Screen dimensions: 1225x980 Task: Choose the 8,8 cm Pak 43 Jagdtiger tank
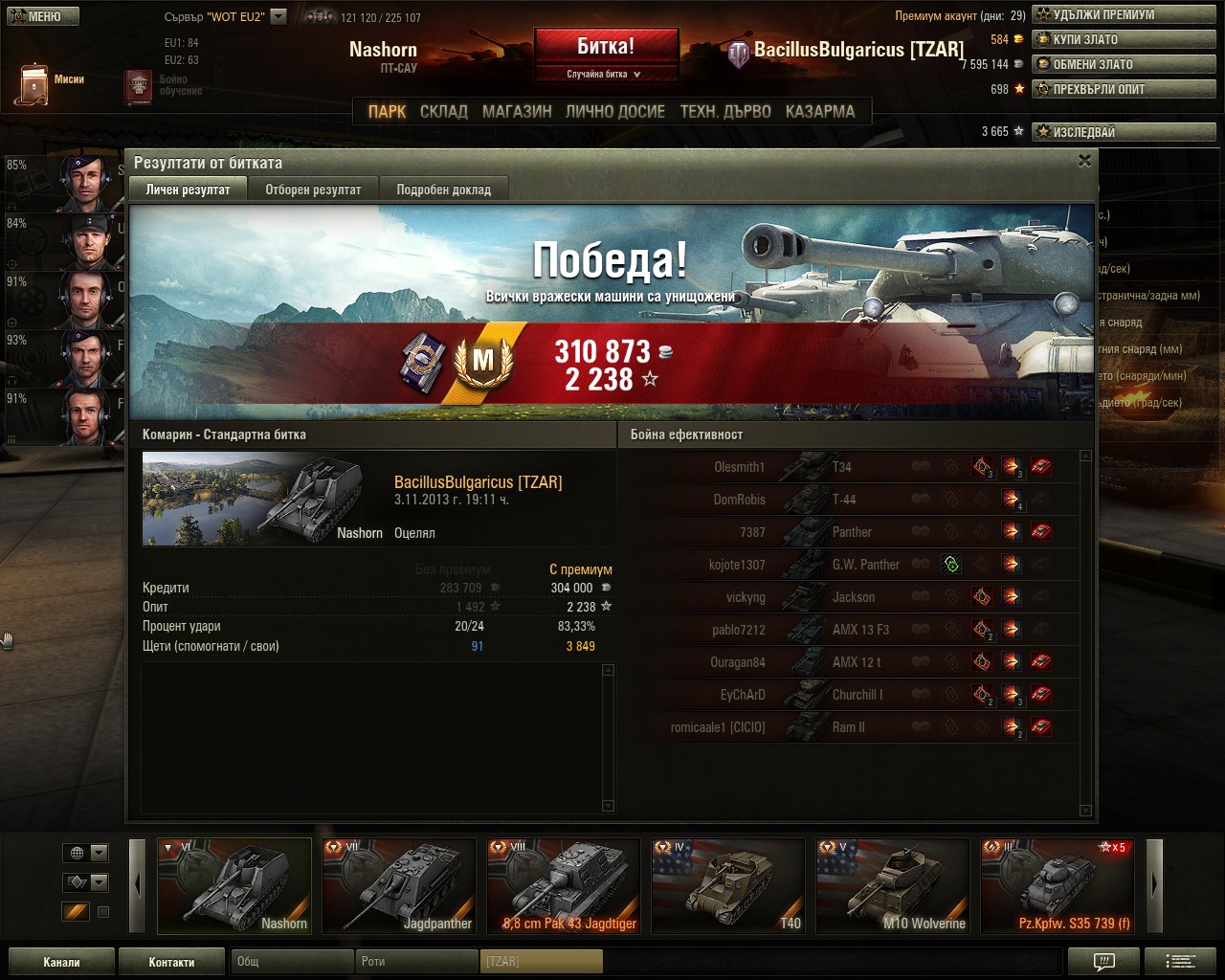pyautogui.click(x=564, y=885)
